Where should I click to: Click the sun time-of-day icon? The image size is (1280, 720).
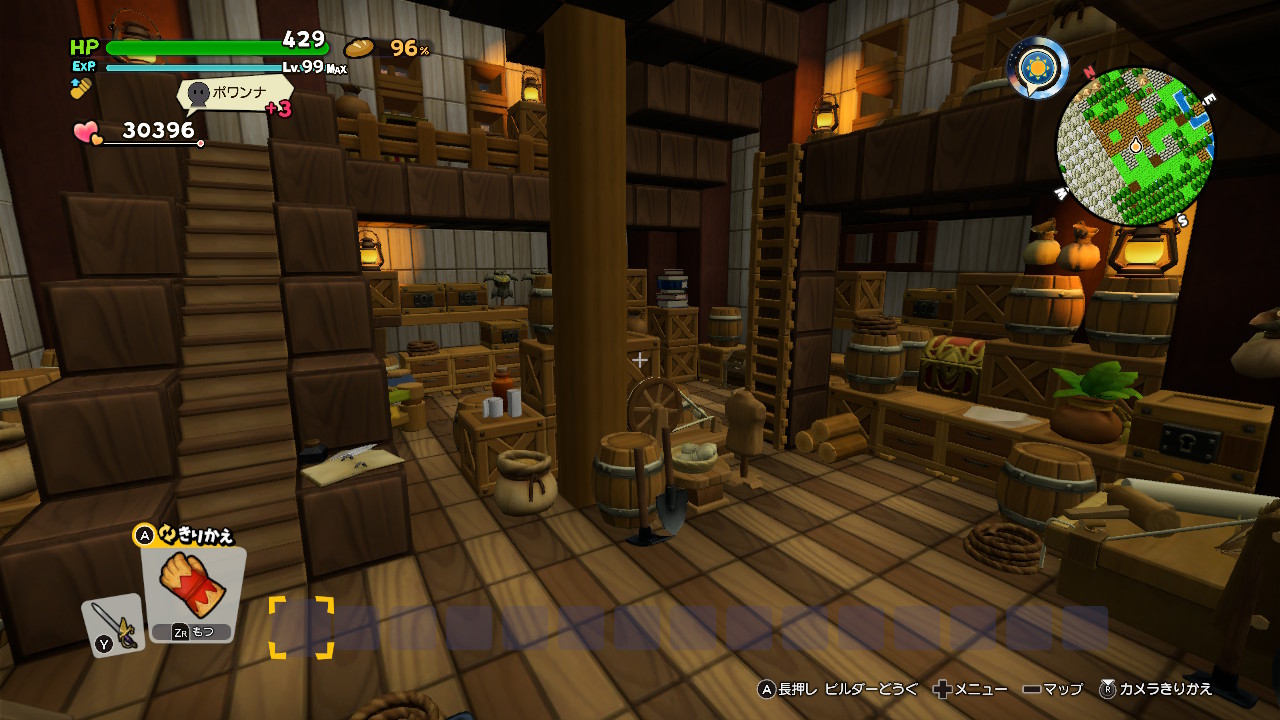point(1037,67)
